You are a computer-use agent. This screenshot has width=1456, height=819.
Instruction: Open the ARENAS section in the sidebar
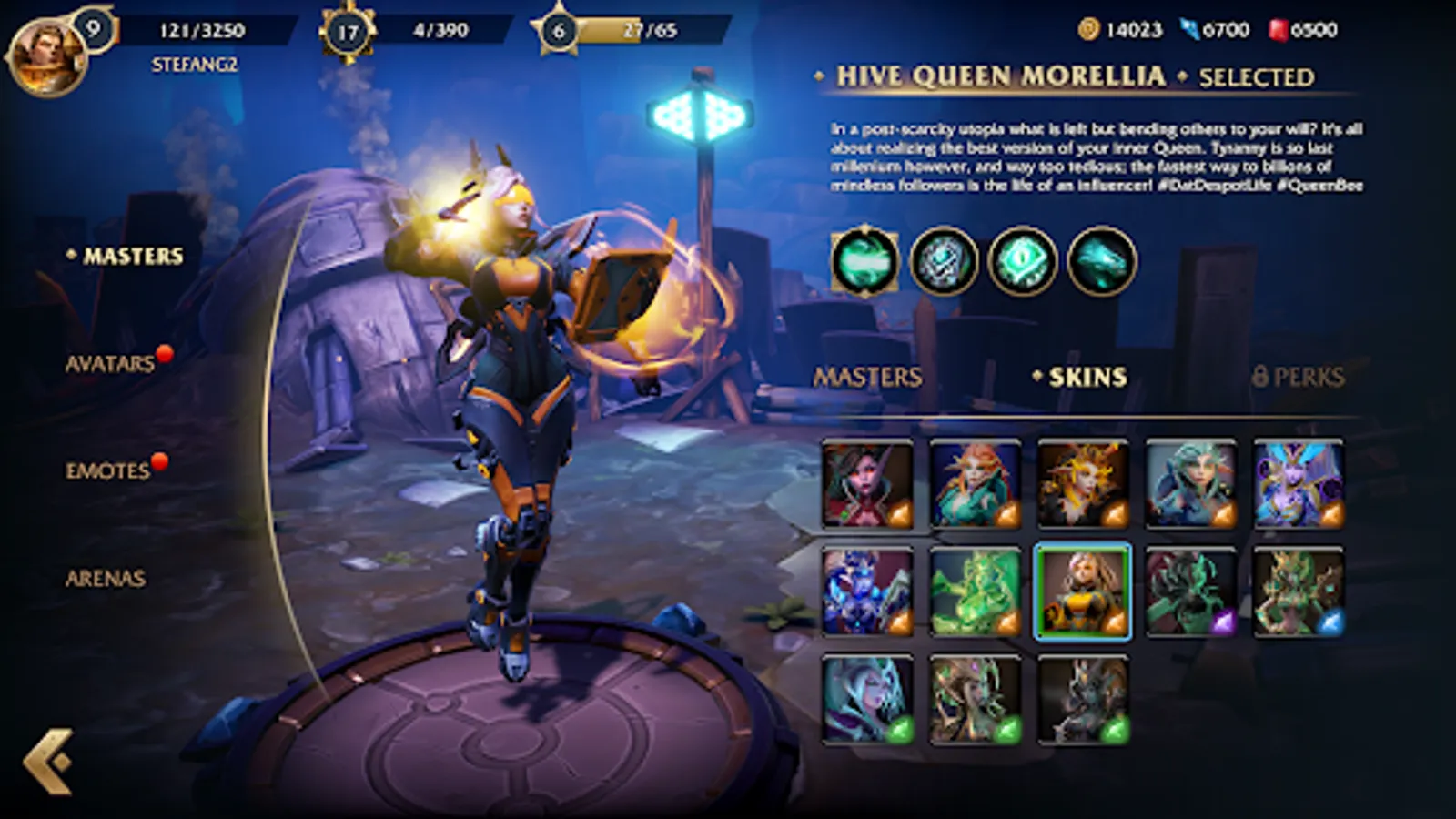(x=106, y=576)
